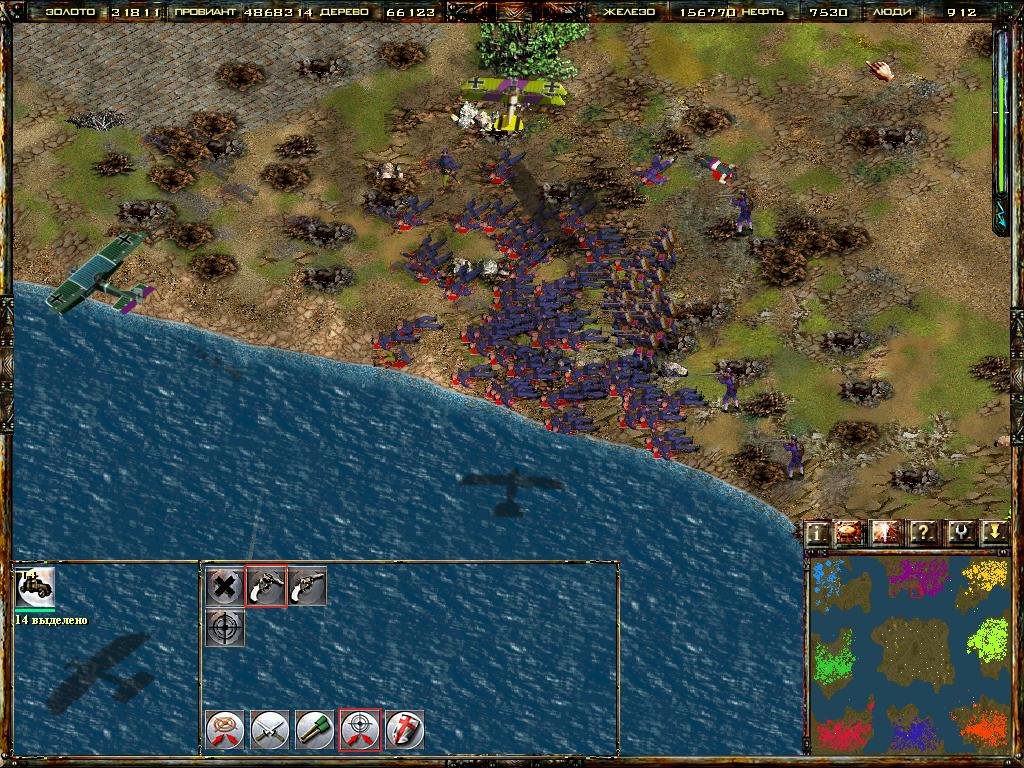Image resolution: width=1024 pixels, height=768 pixels.
Task: Choose the unhighlighted revolver weapon icon
Action: [x=308, y=587]
